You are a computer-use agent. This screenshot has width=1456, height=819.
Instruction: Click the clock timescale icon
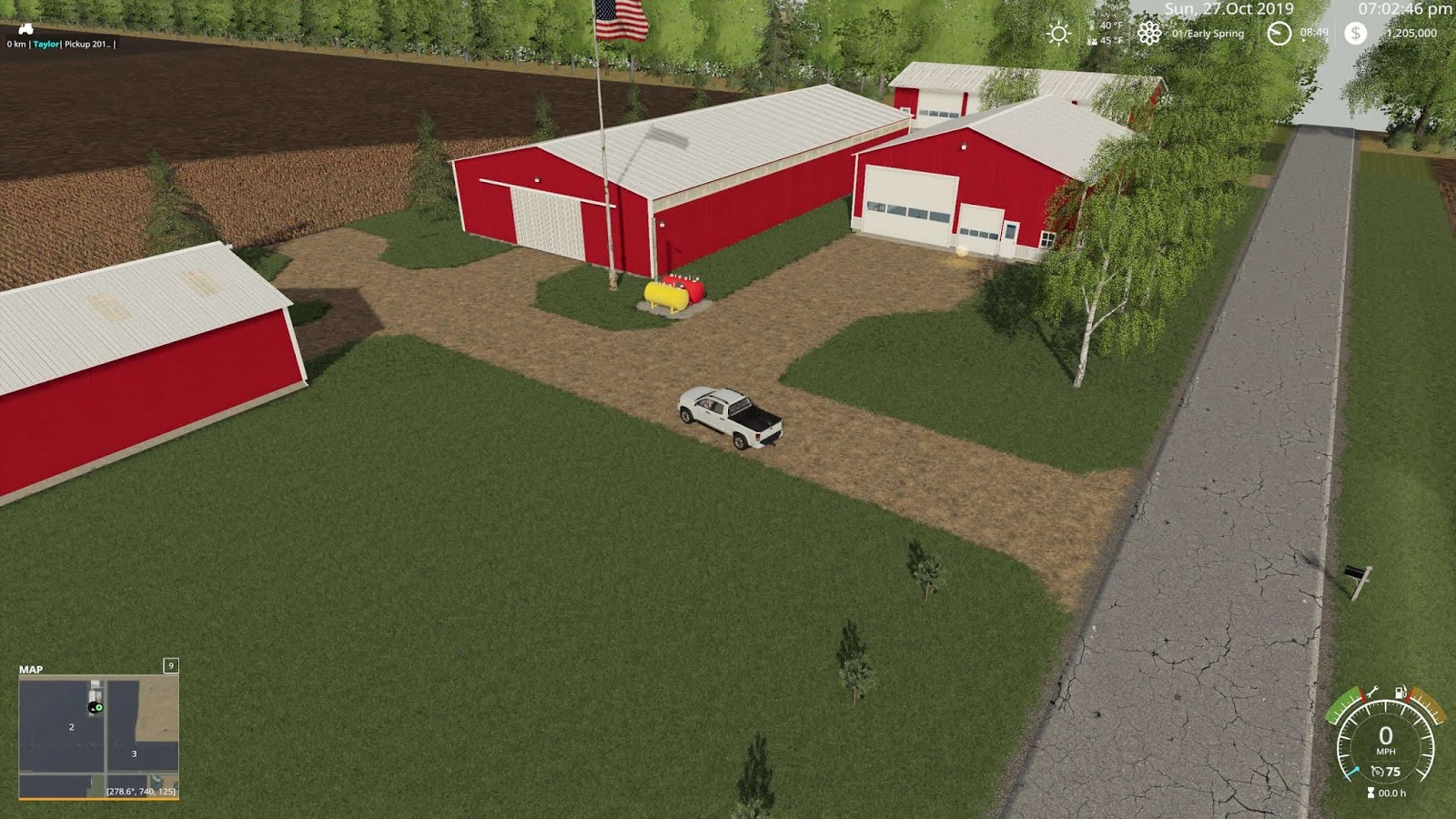click(x=1278, y=33)
